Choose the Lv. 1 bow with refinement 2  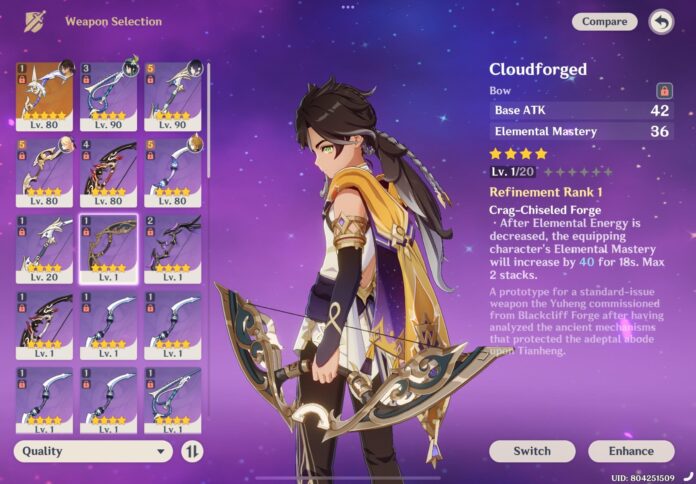[172, 248]
